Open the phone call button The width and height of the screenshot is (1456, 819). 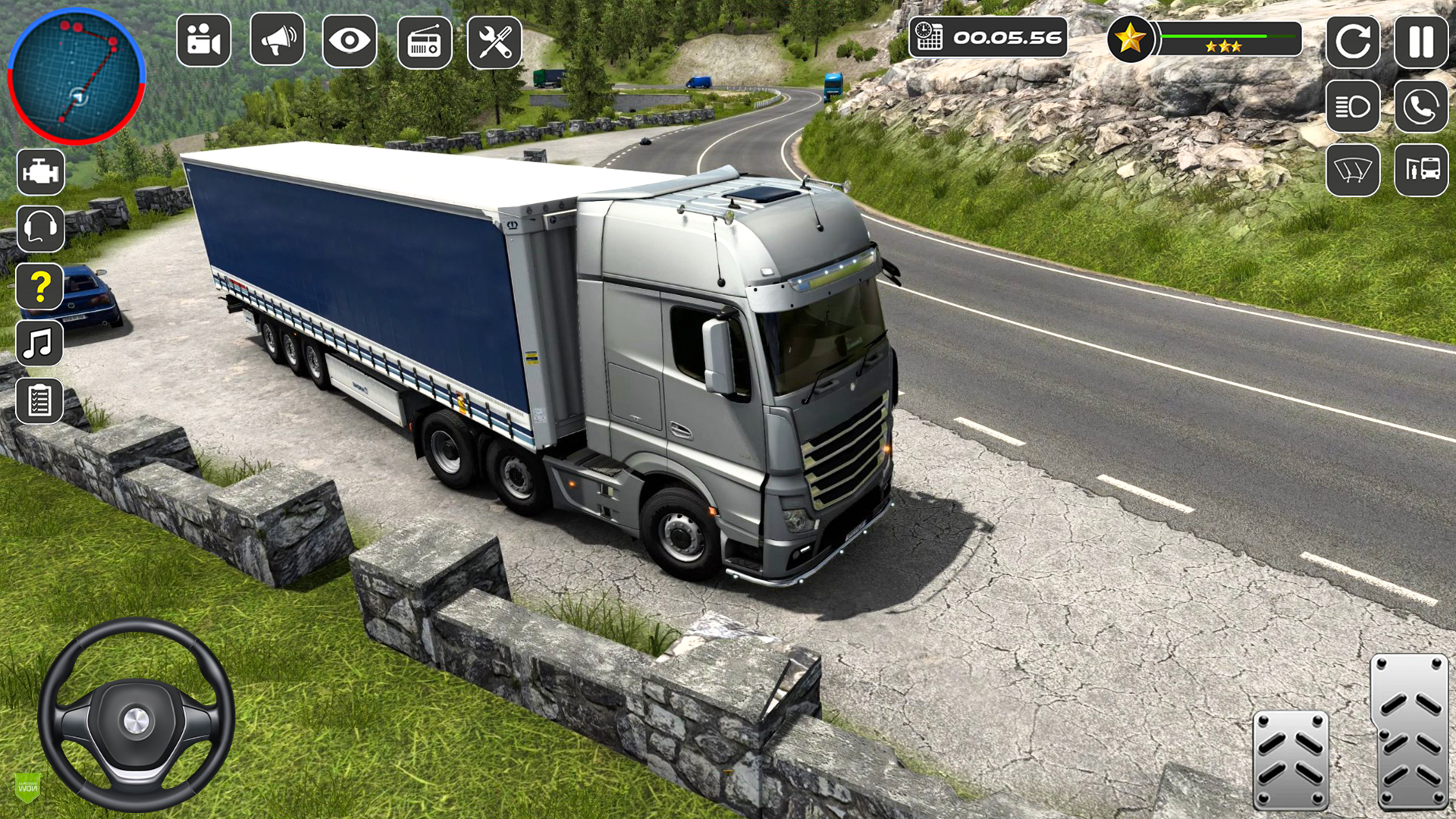point(1420,106)
